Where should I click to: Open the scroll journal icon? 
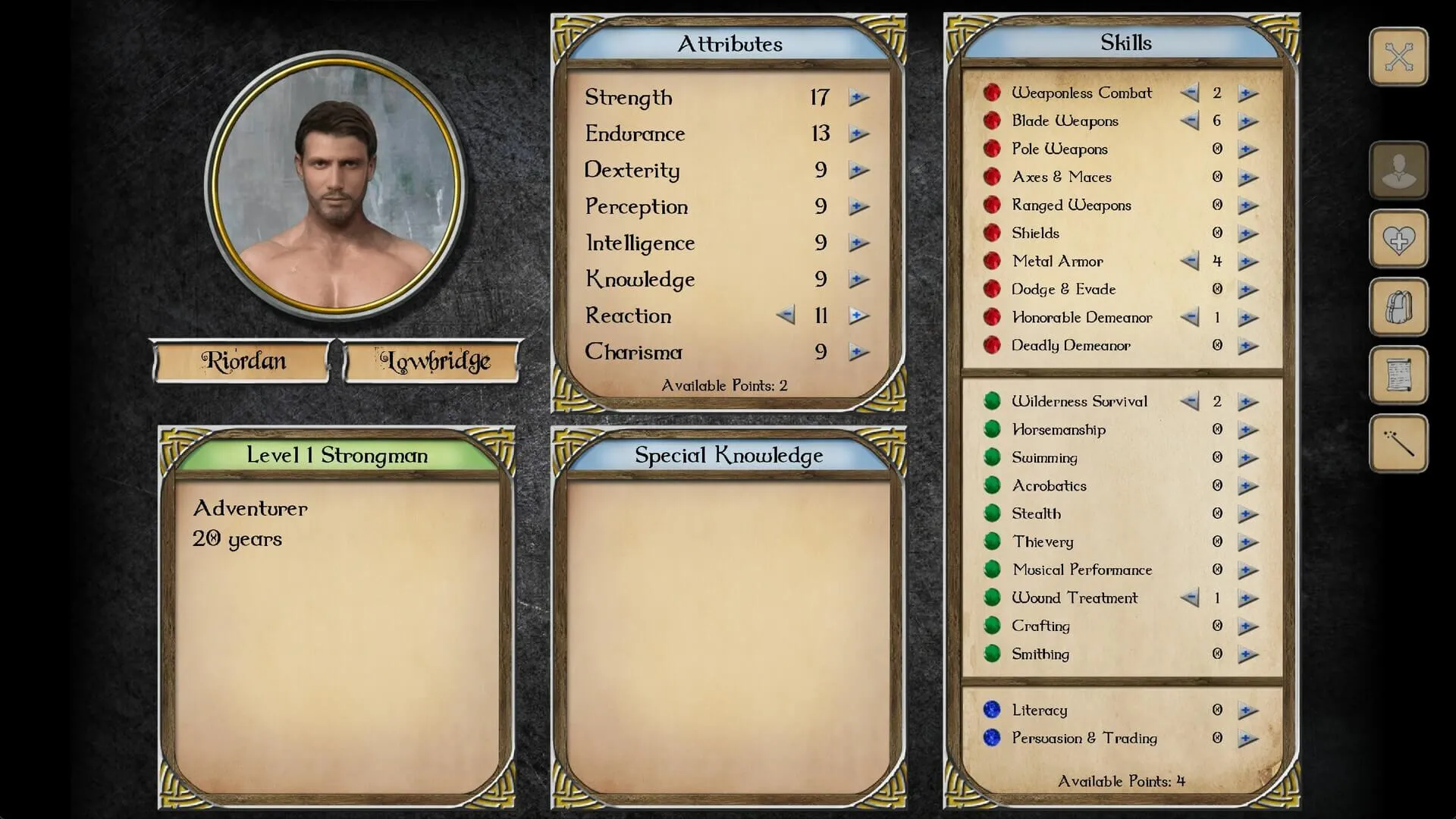1398,376
